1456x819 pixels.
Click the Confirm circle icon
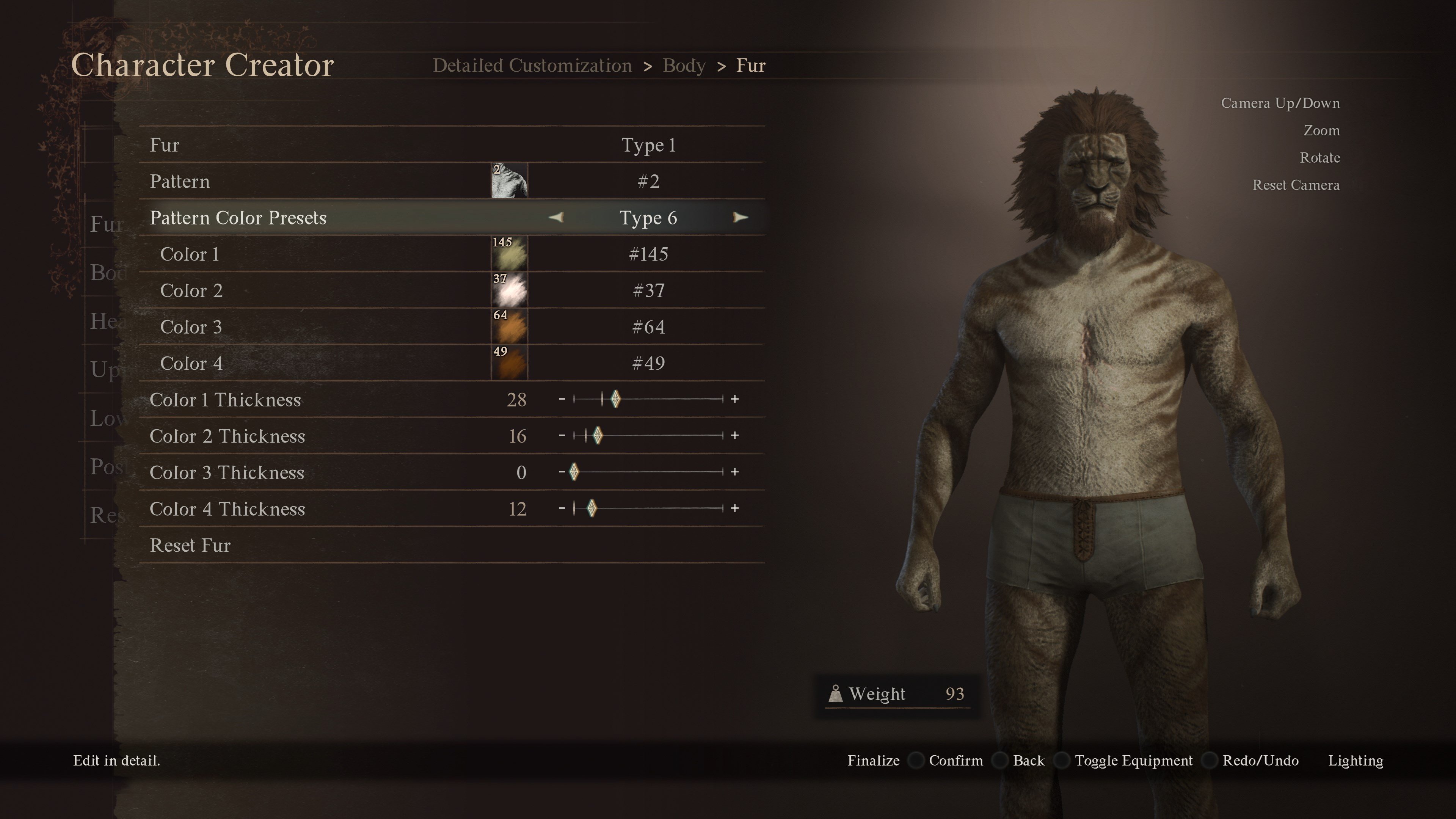(916, 761)
